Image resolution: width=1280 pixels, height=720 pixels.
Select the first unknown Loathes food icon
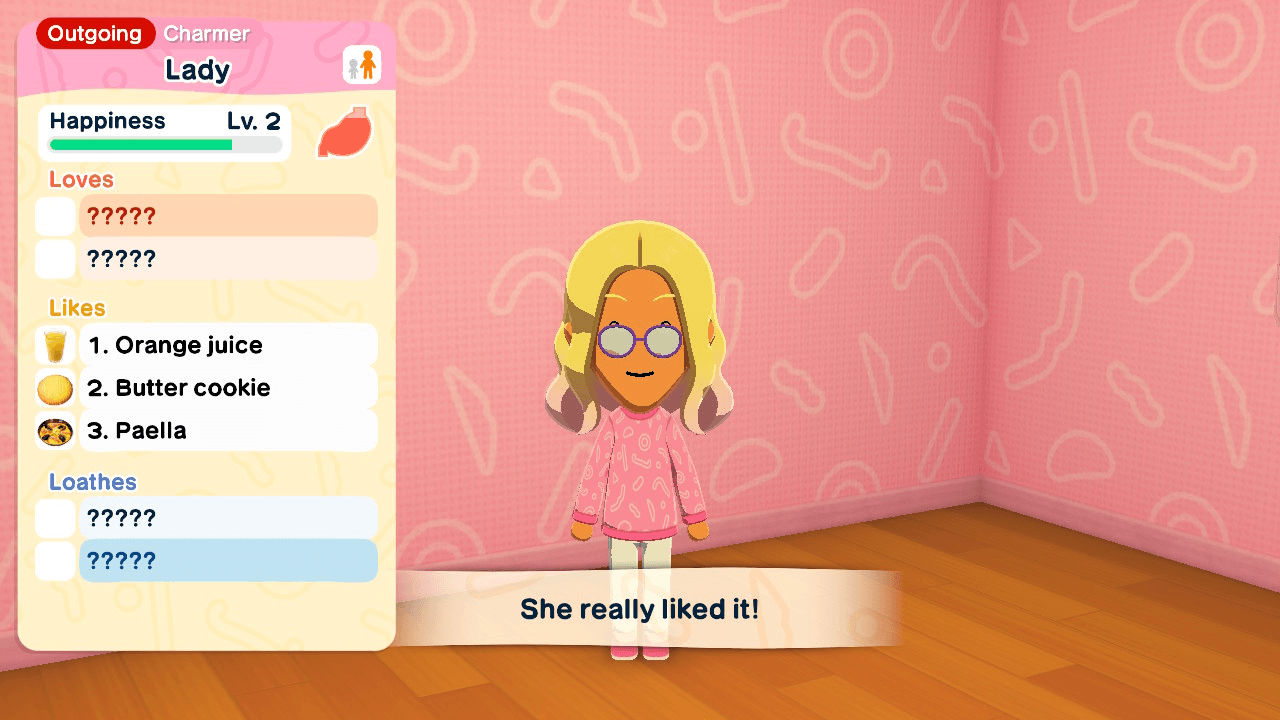point(55,517)
